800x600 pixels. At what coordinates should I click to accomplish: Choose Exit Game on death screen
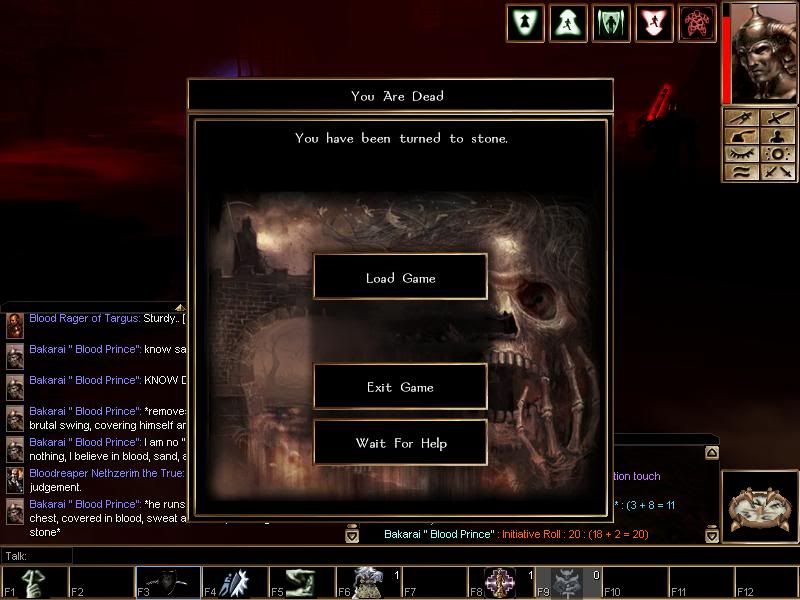click(x=400, y=387)
